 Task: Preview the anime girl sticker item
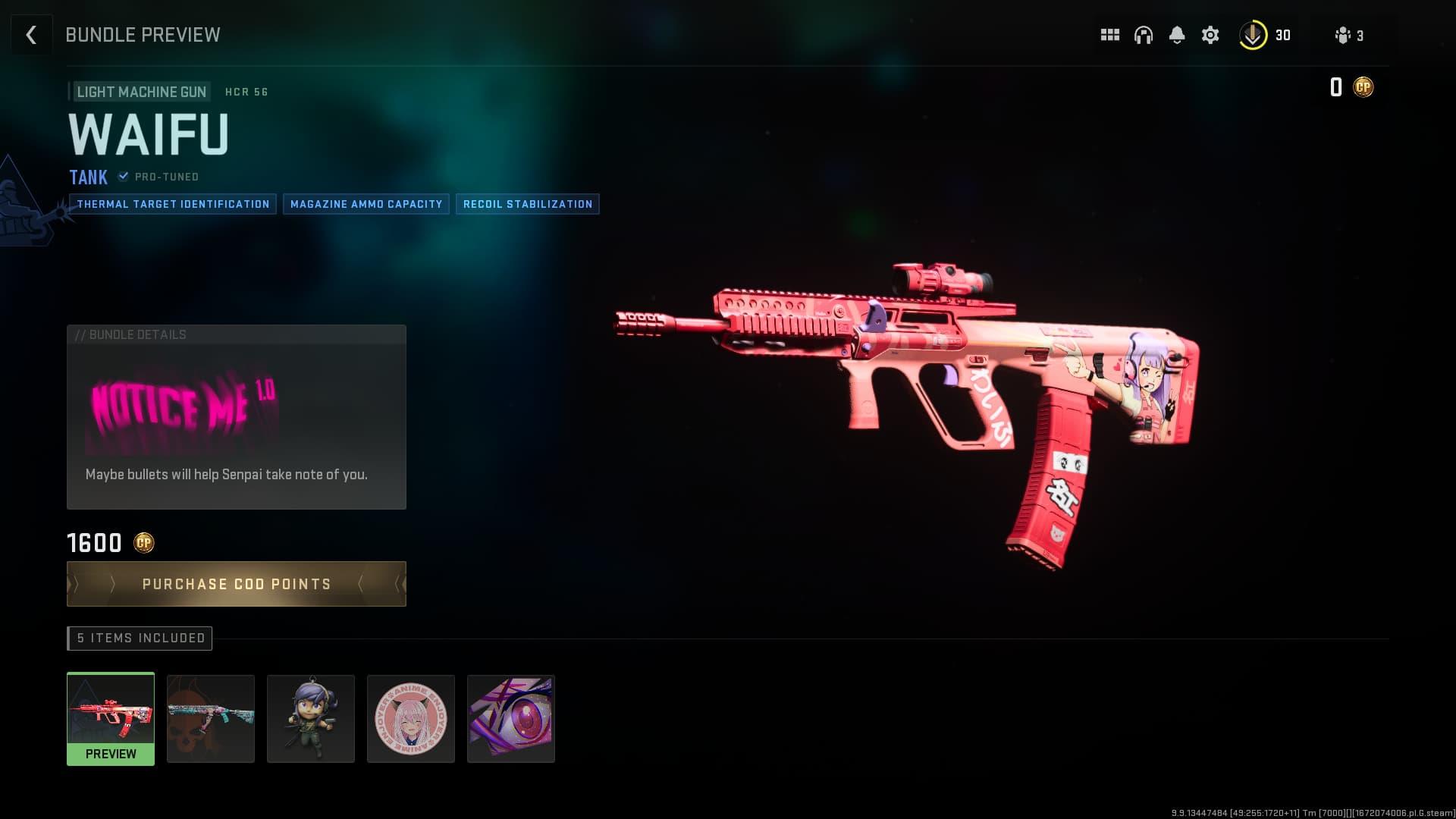point(411,718)
